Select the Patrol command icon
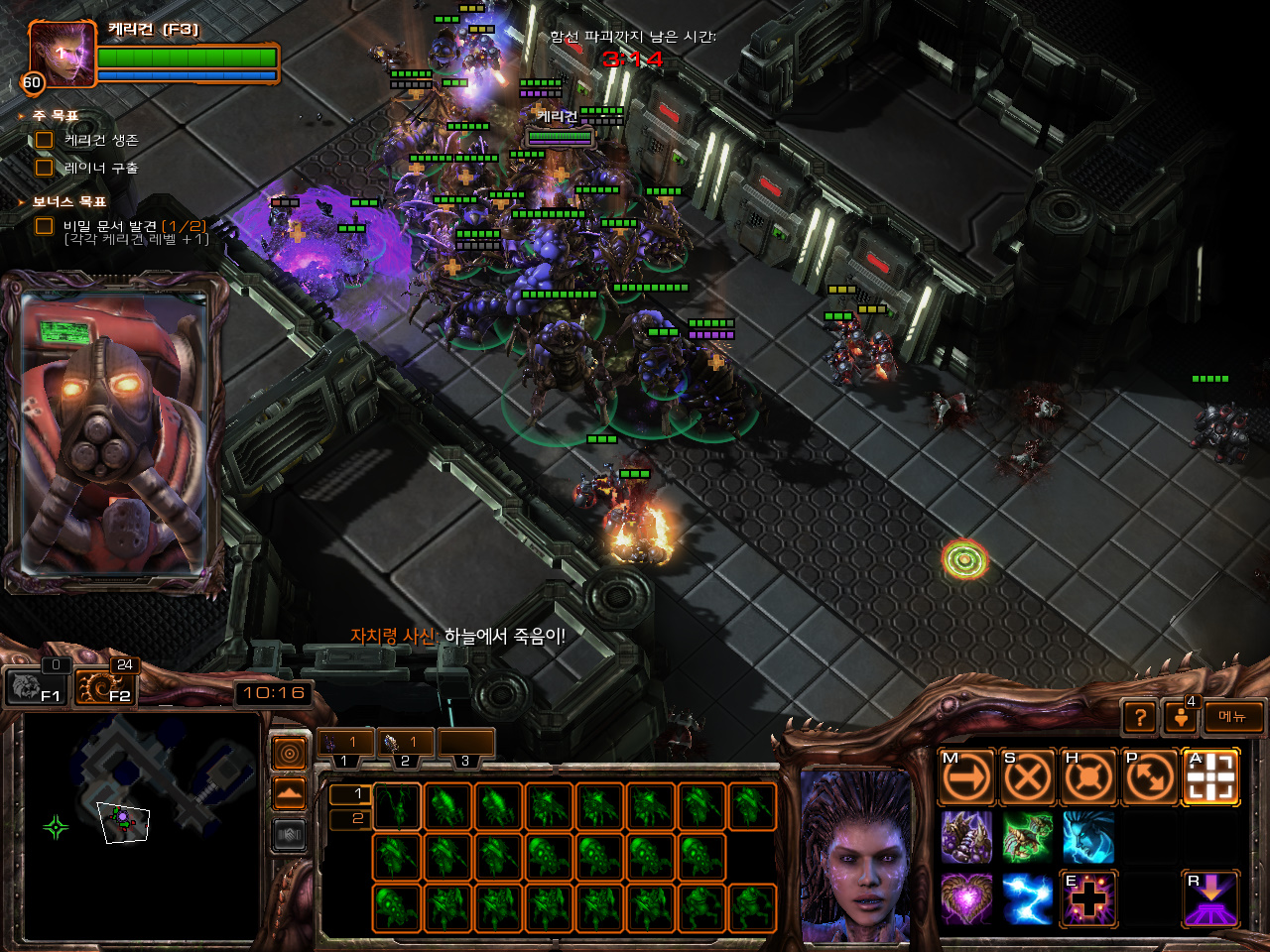The image size is (1270, 952). (1150, 777)
